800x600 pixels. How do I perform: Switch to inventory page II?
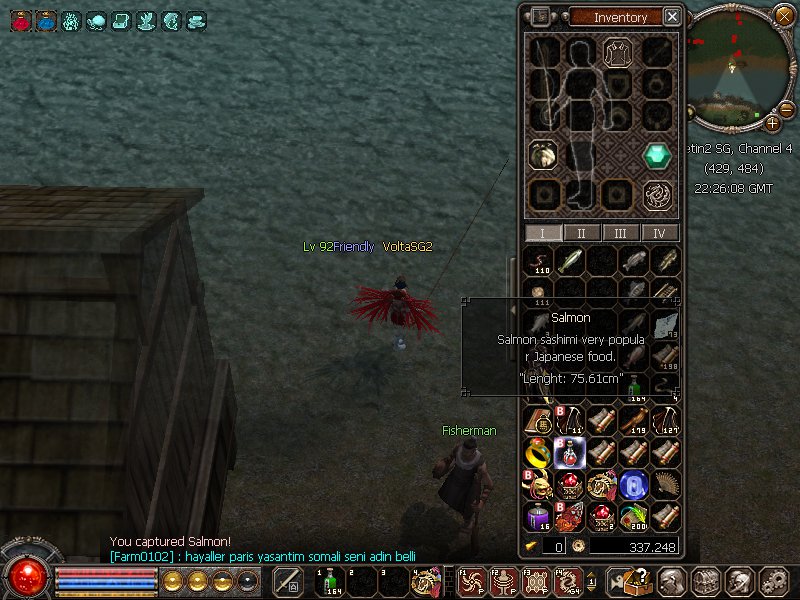[581, 233]
